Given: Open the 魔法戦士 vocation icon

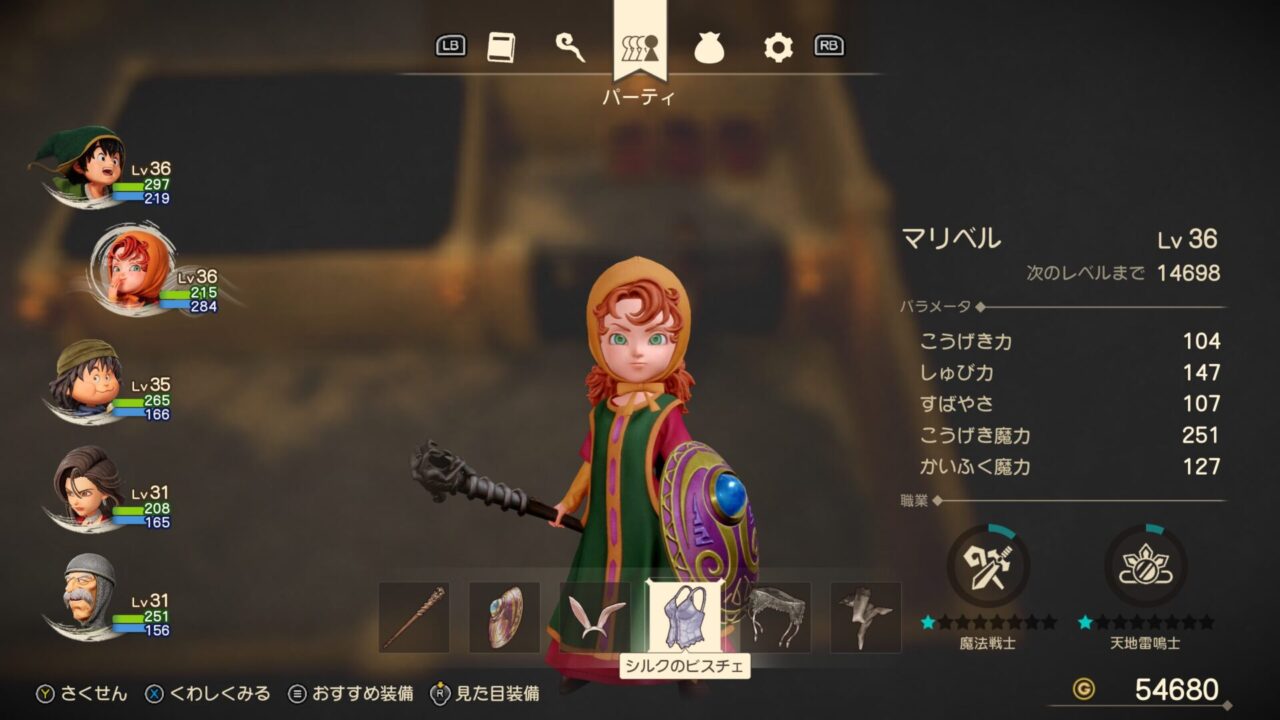Looking at the screenshot, I should (988, 566).
